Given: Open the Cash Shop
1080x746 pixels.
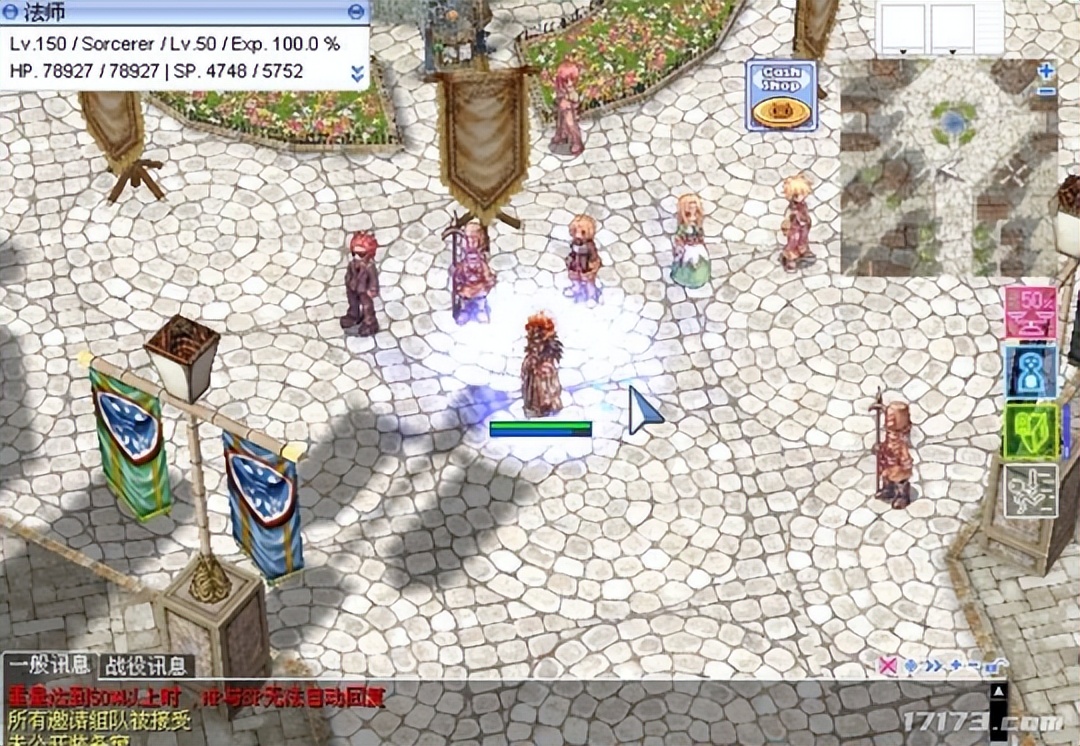Looking at the screenshot, I should point(781,96).
